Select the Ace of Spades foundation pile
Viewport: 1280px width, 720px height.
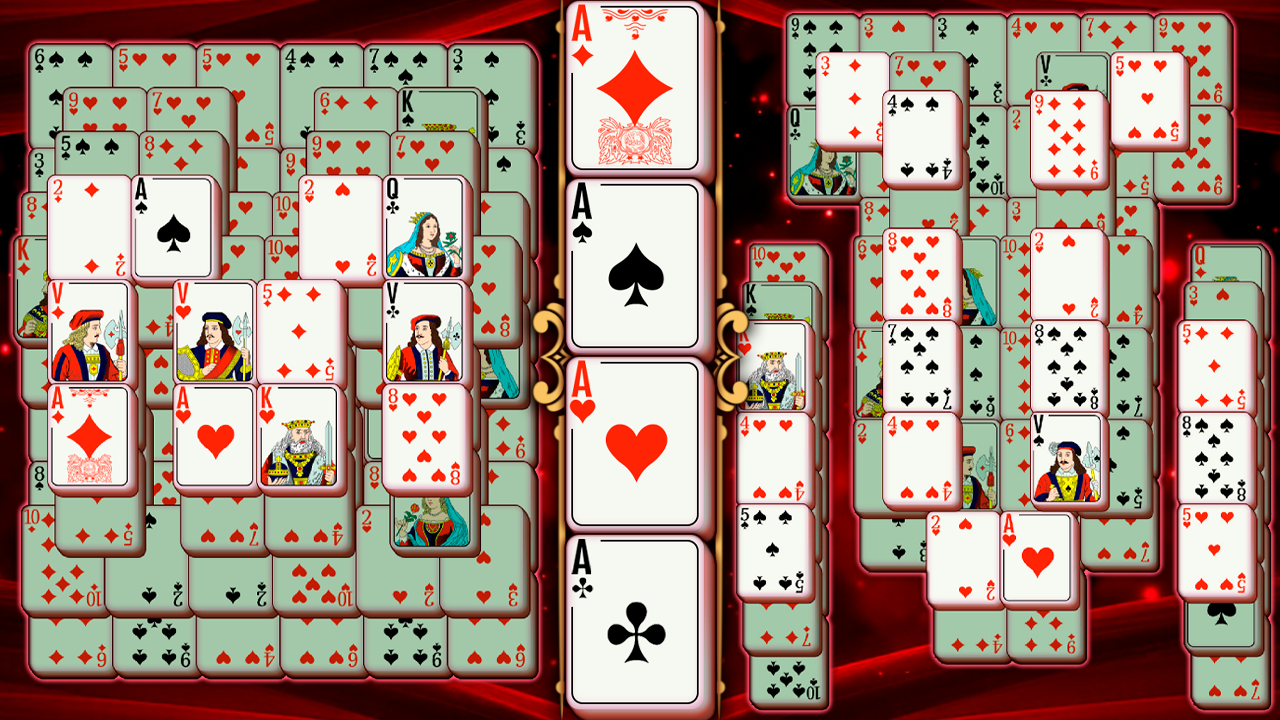(637, 263)
